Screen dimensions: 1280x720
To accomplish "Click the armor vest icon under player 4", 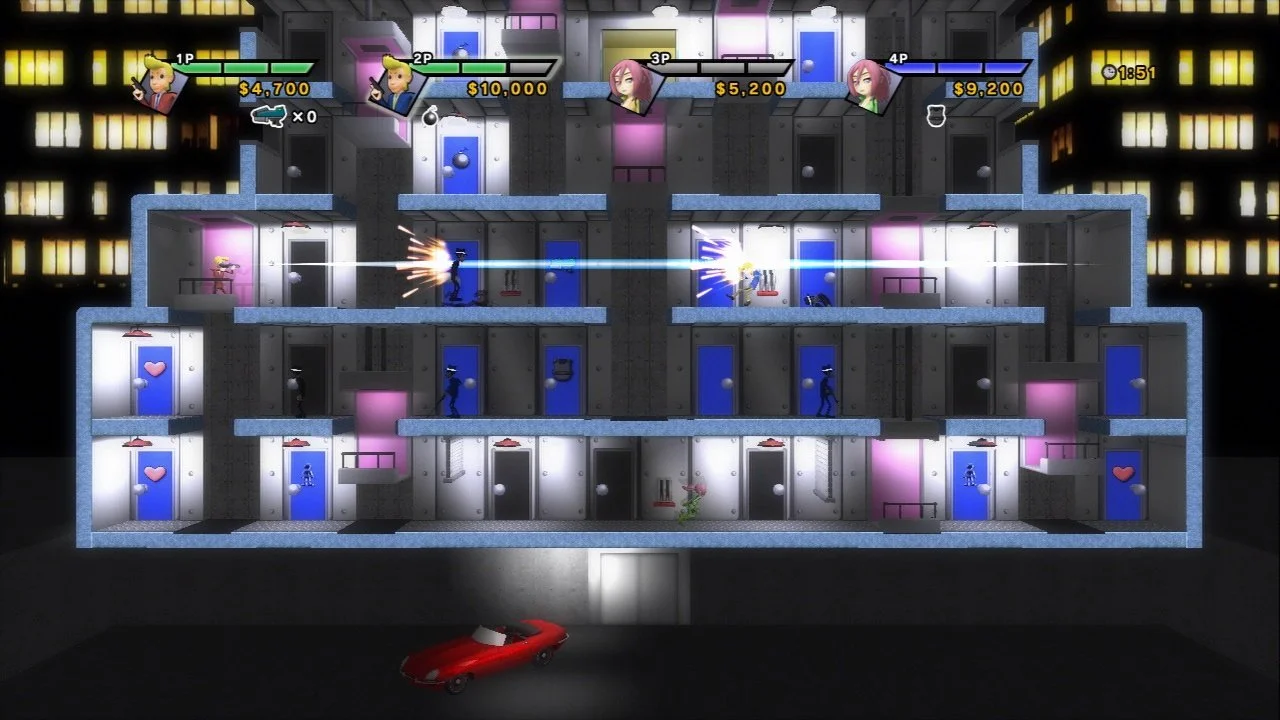I will pyautogui.click(x=934, y=117).
